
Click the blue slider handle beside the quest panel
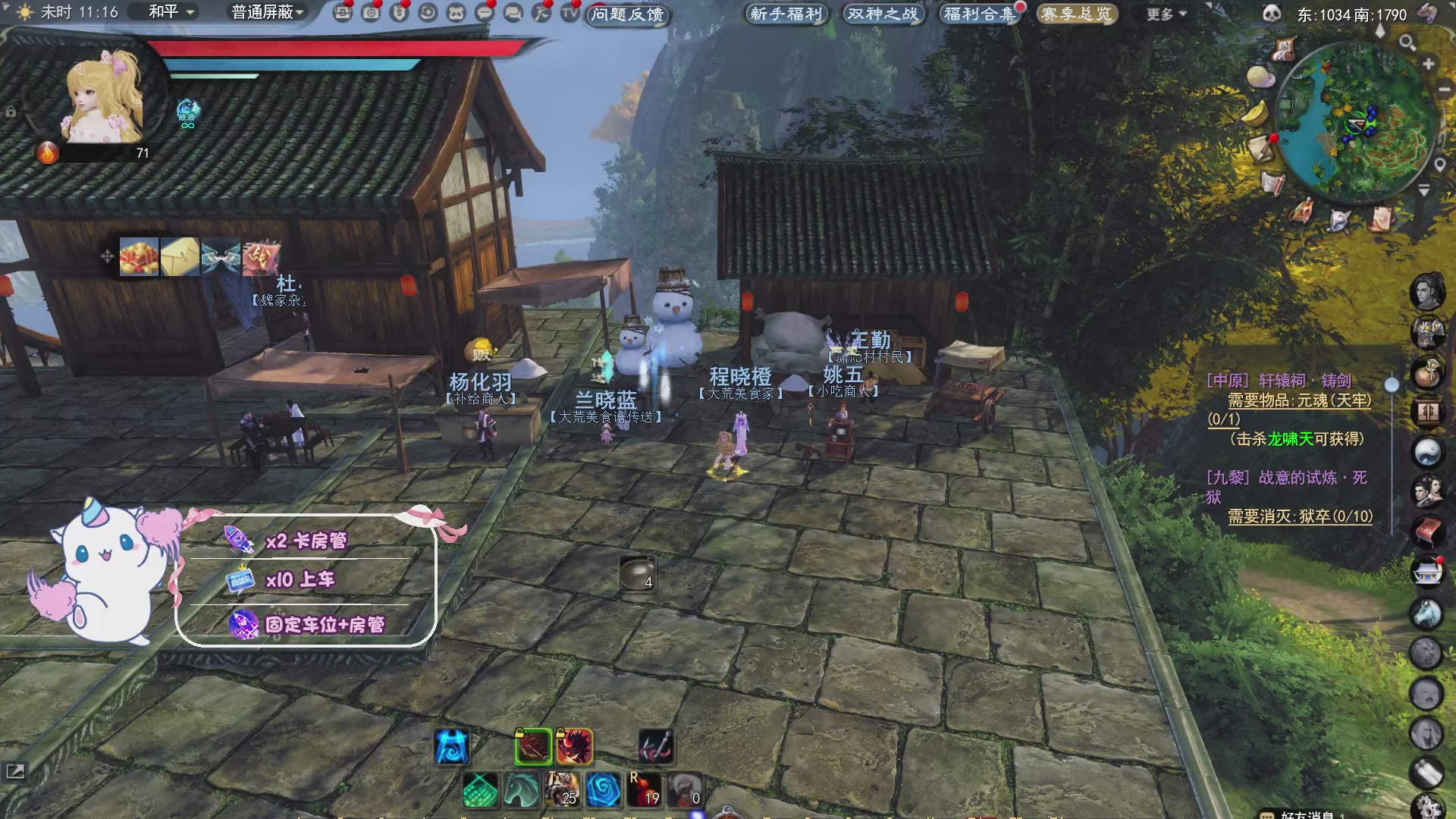[x=1392, y=385]
